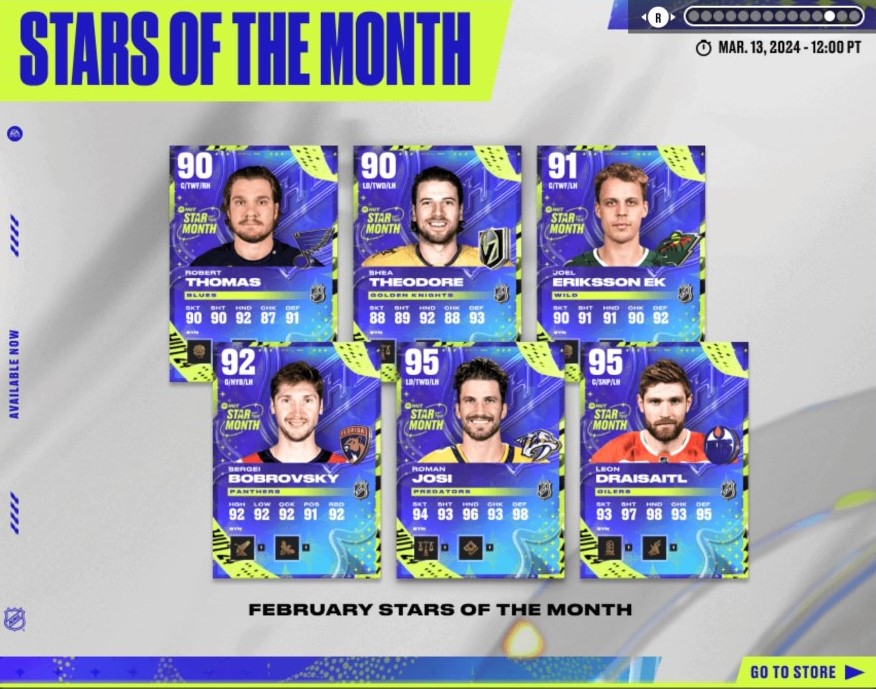Click the news page indicator dots
Screen dimensions: 876x689
coord(773,17)
